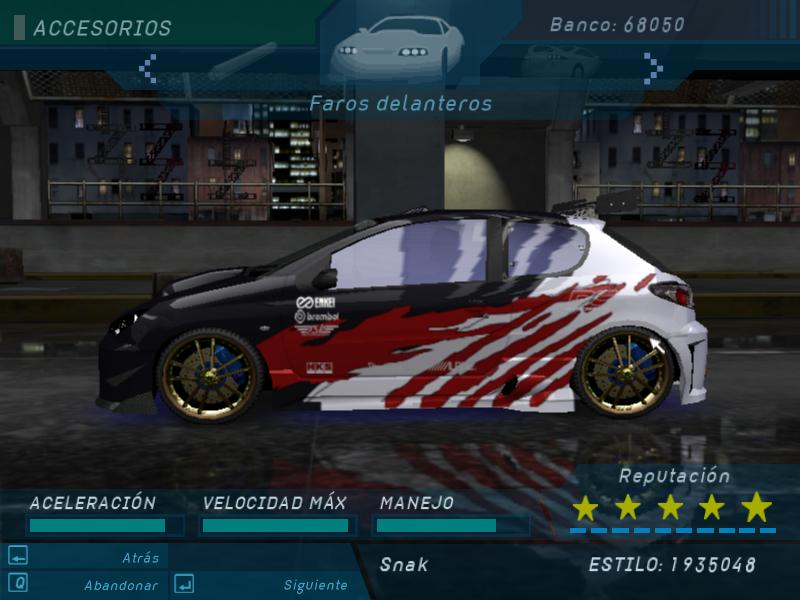Image resolution: width=800 pixels, height=600 pixels.
Task: Choose Abandonar to quit customization
Action: pyautogui.click(x=120, y=585)
